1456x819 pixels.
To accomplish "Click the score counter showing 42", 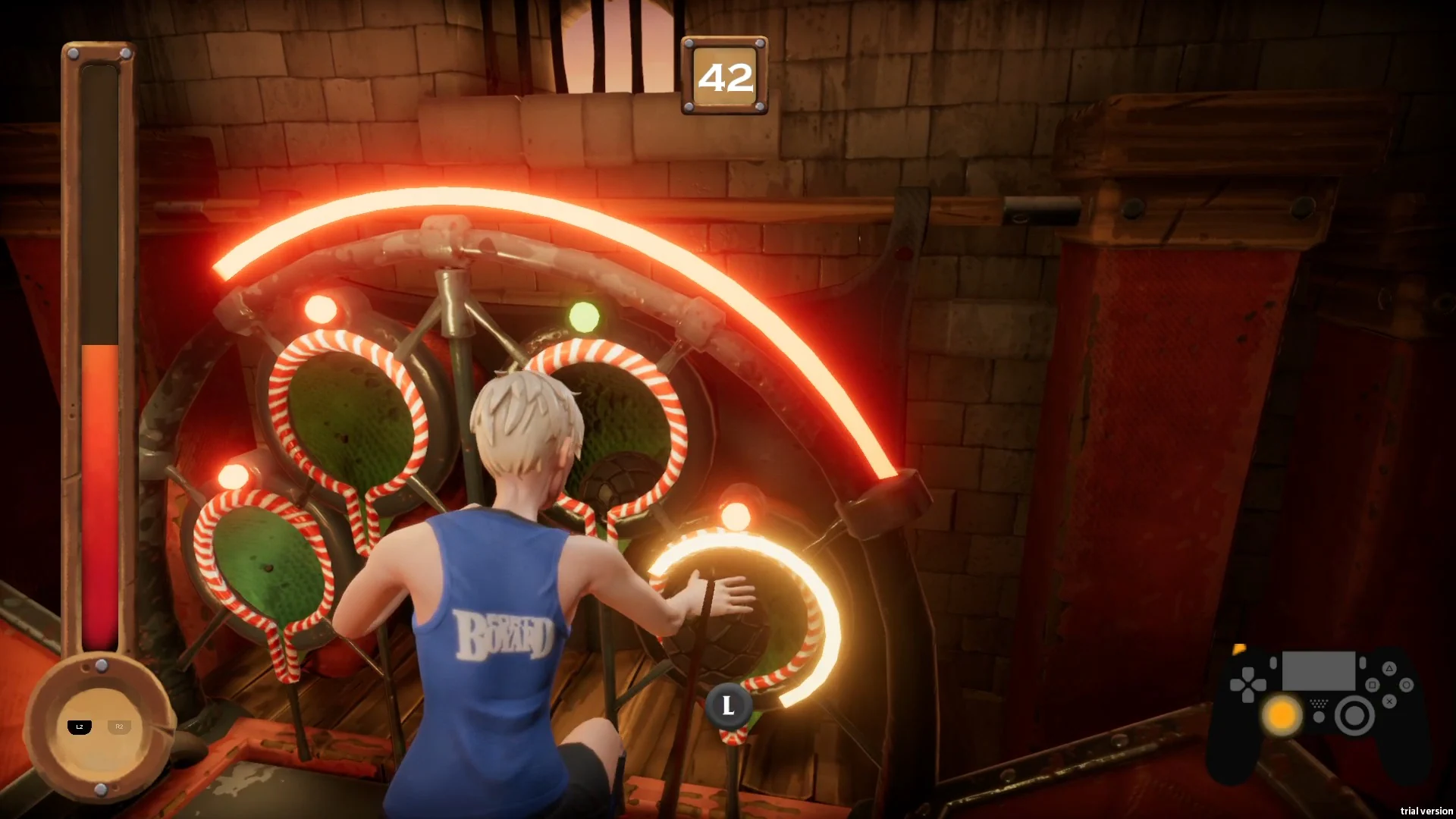I will tap(725, 75).
